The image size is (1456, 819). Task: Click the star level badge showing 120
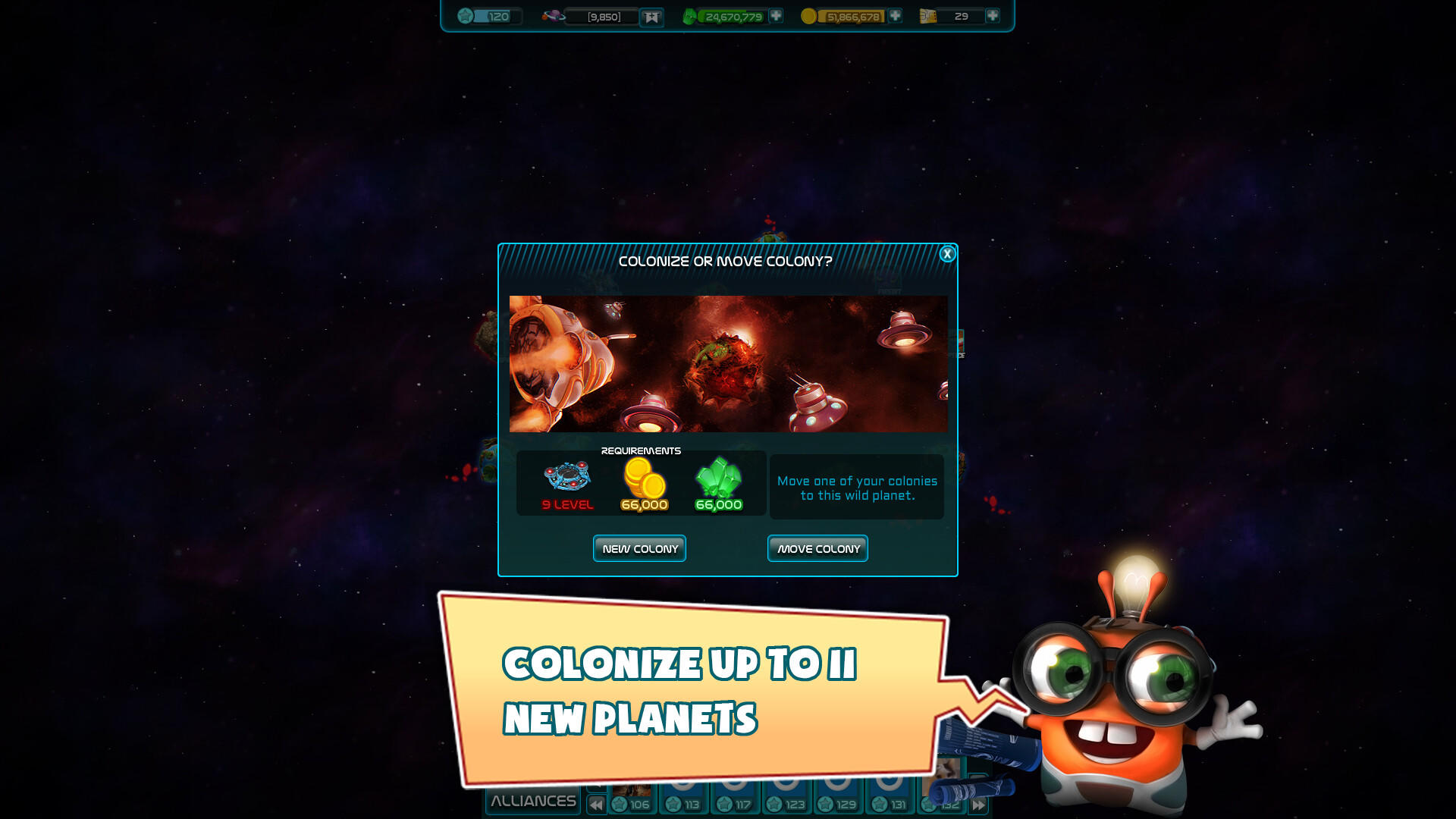click(463, 14)
